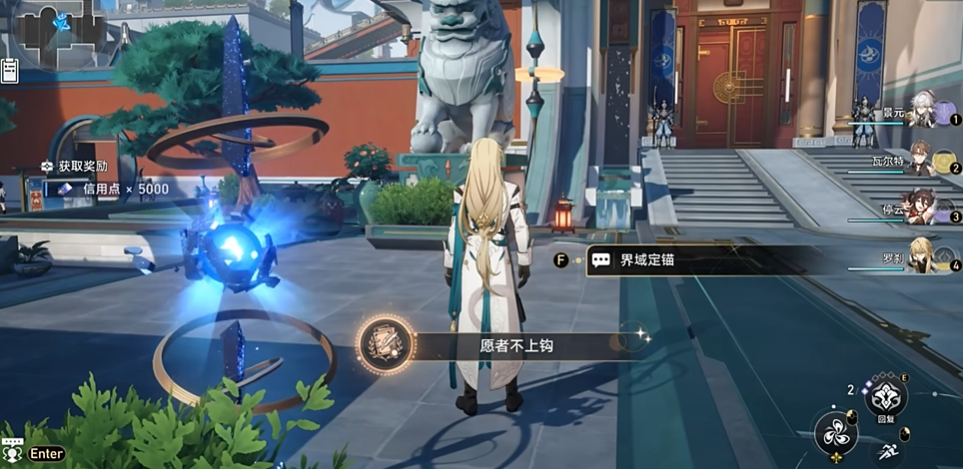Activate the basic attack pinwheel icon
The image size is (963, 469).
(835, 433)
